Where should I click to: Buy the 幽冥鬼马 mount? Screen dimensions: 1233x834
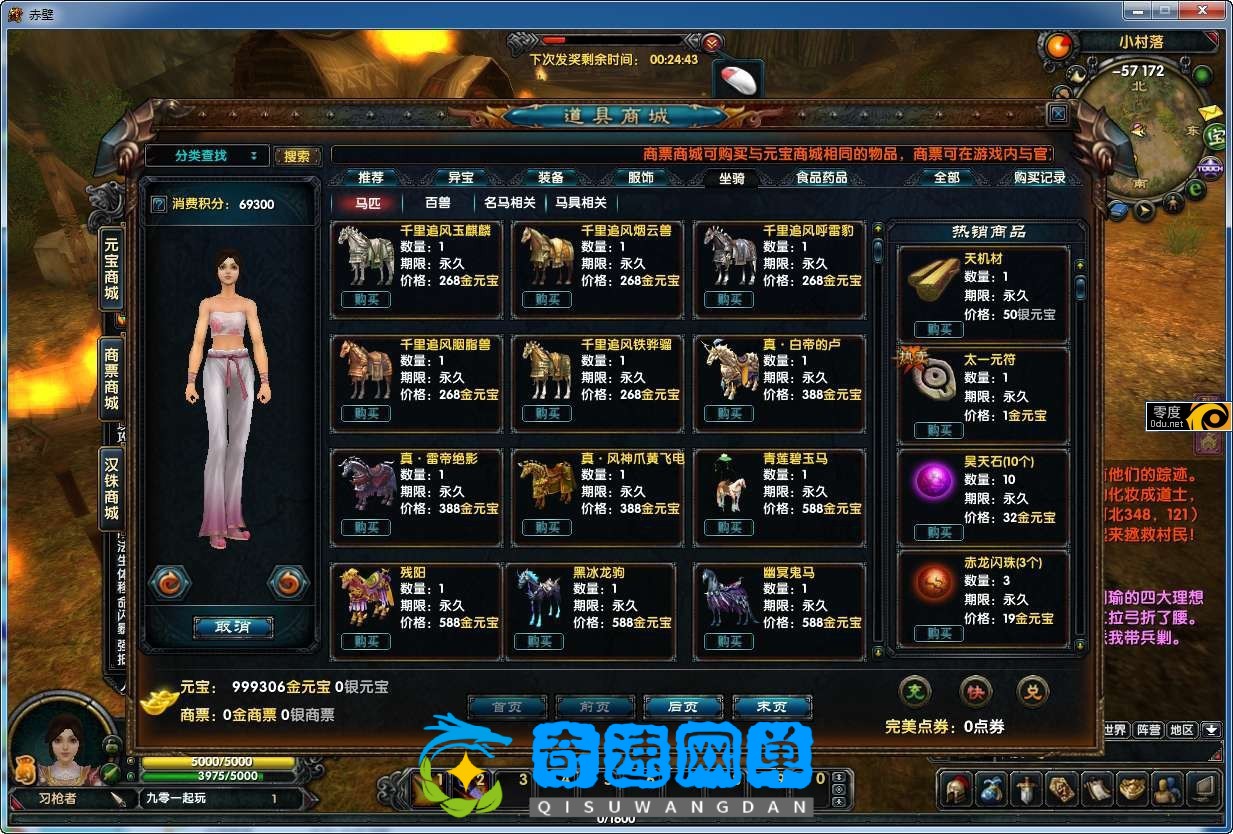pyautogui.click(x=728, y=641)
